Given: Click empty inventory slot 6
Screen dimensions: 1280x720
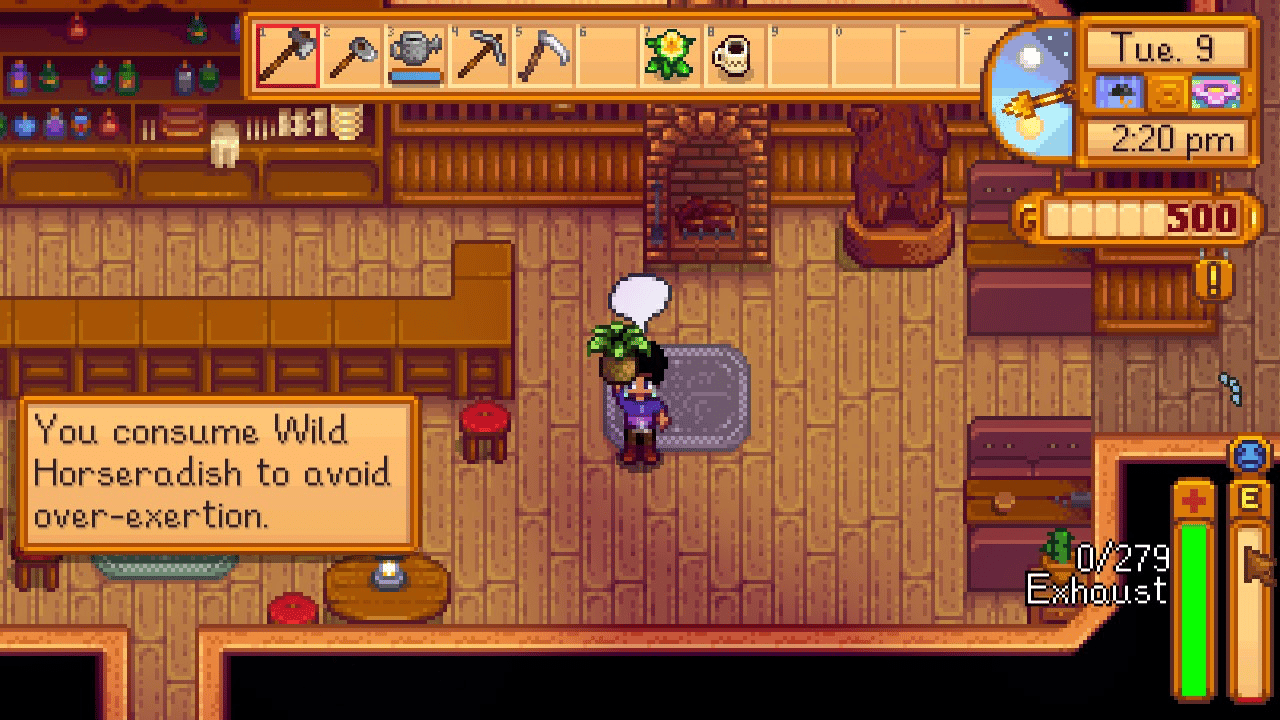Looking at the screenshot, I should [607, 56].
